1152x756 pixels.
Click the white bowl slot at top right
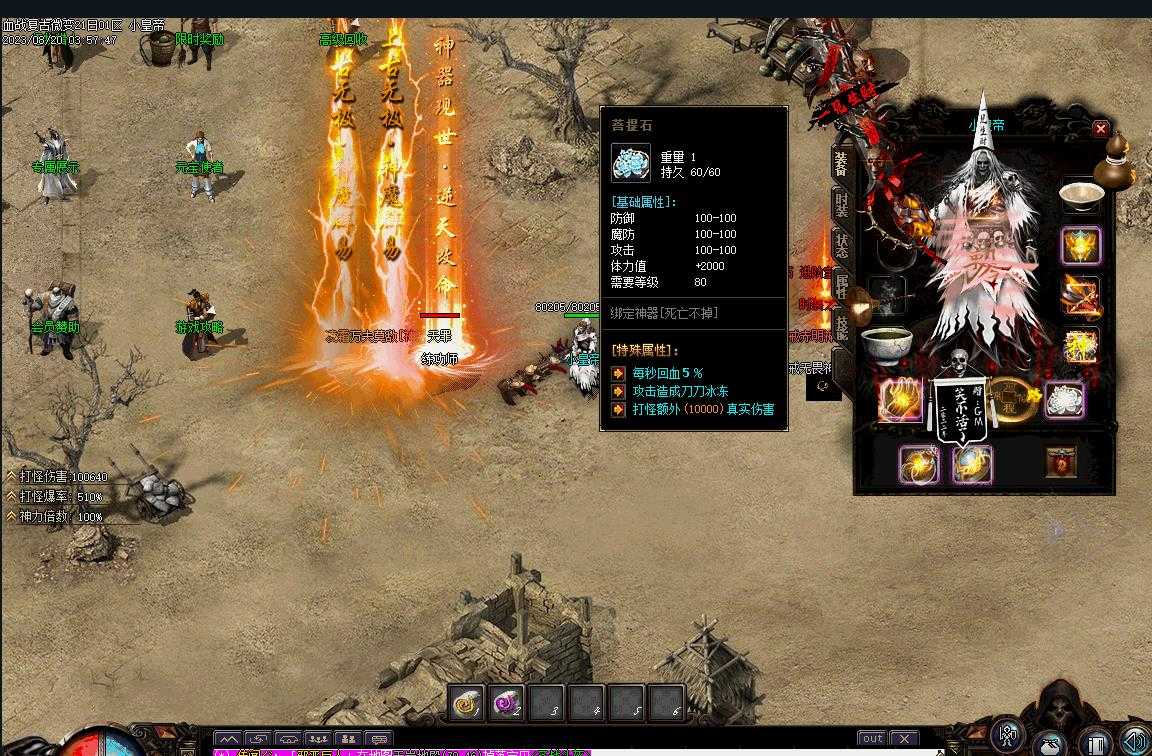tap(1080, 195)
